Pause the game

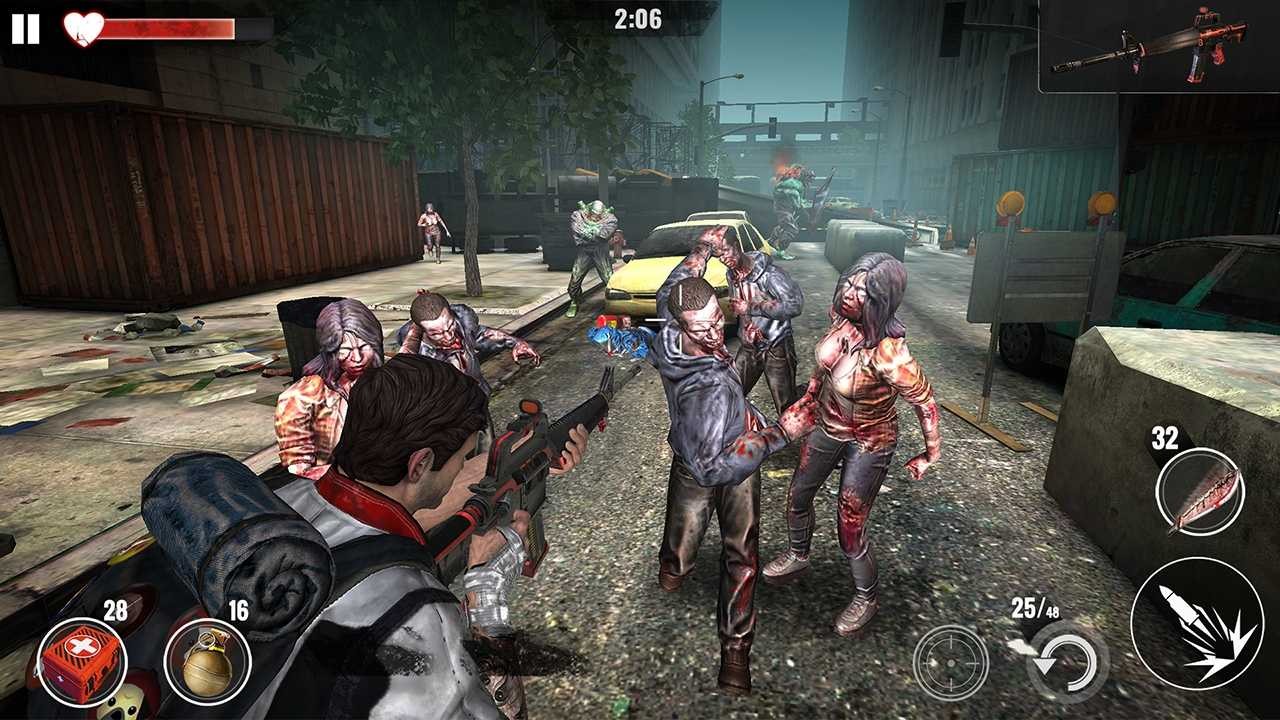pos(27,27)
